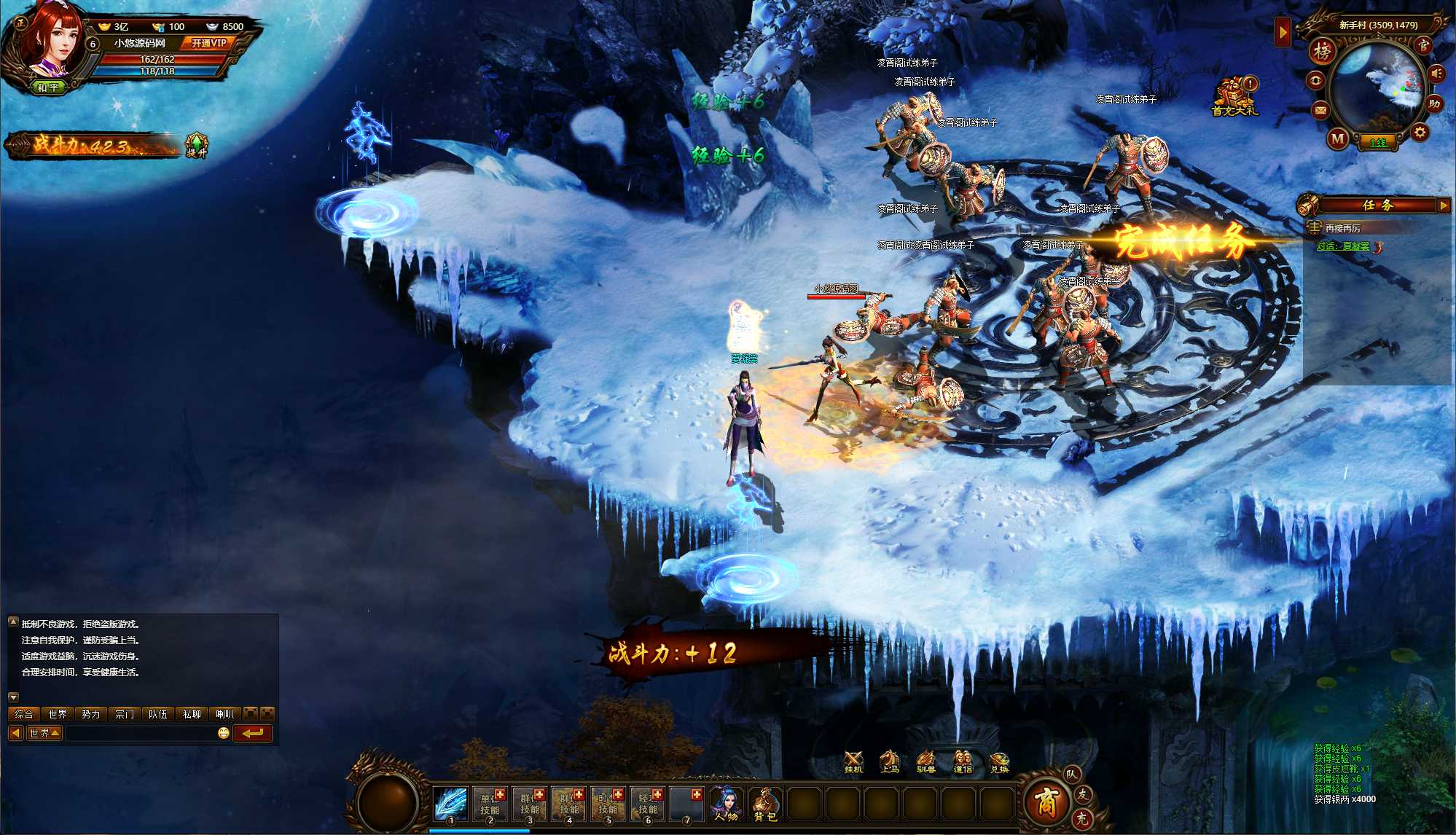
Task: Open the 背包 backpack
Action: pos(765,803)
